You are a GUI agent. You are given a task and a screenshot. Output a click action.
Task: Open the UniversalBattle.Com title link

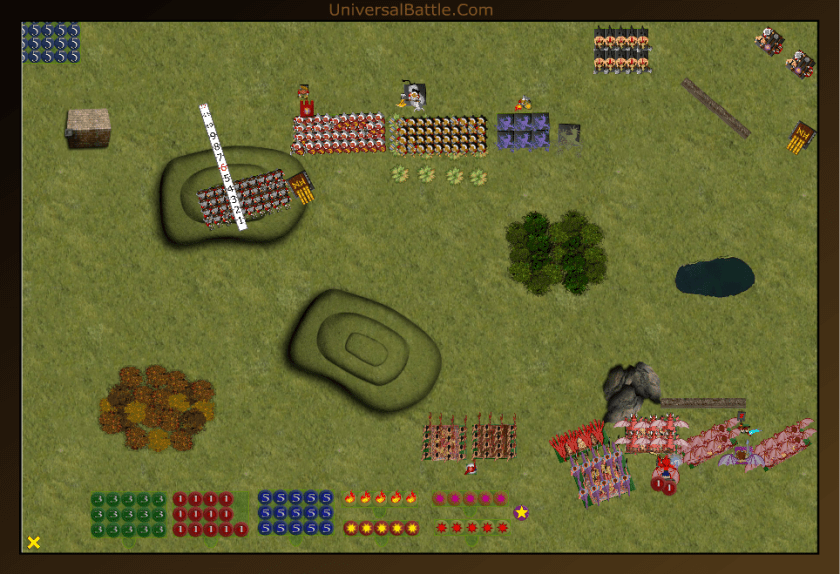coord(410,10)
